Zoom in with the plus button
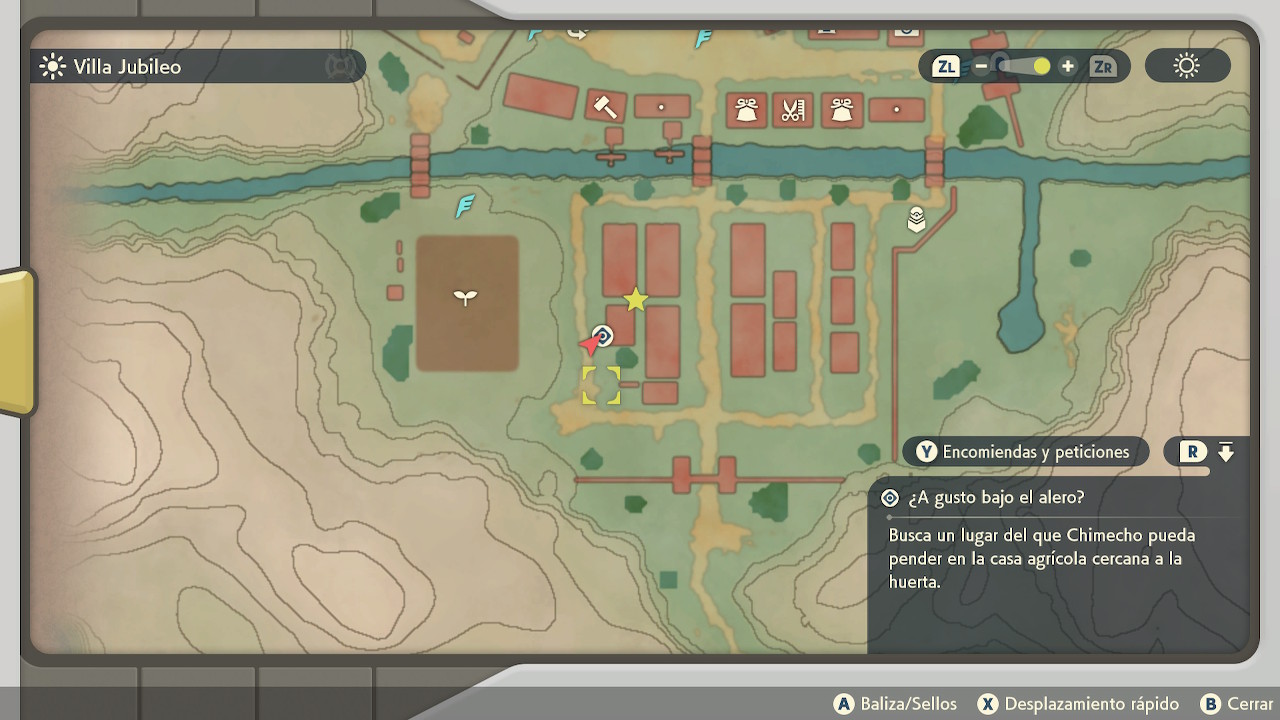The image size is (1280, 720). 1068,67
